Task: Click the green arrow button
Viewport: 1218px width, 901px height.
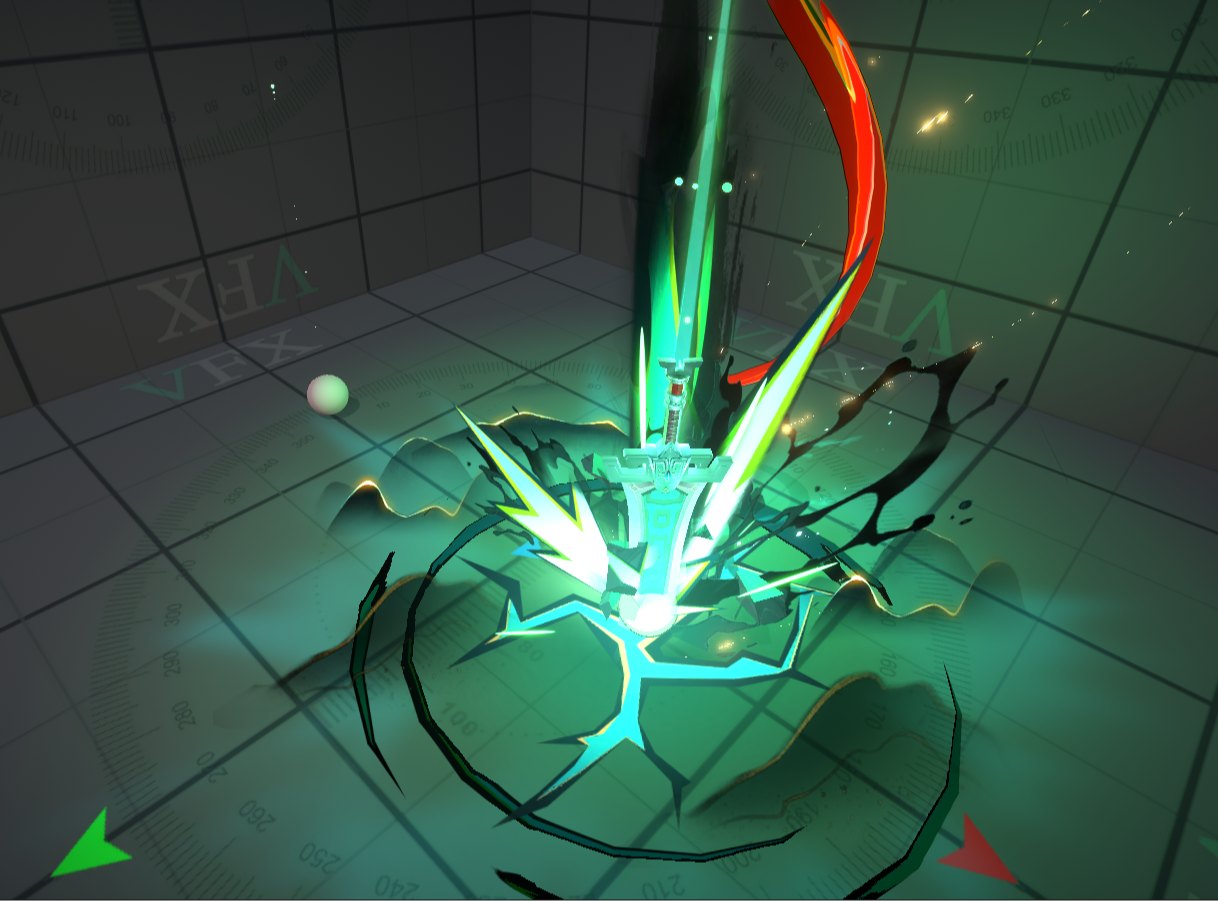Action: click(x=90, y=847)
